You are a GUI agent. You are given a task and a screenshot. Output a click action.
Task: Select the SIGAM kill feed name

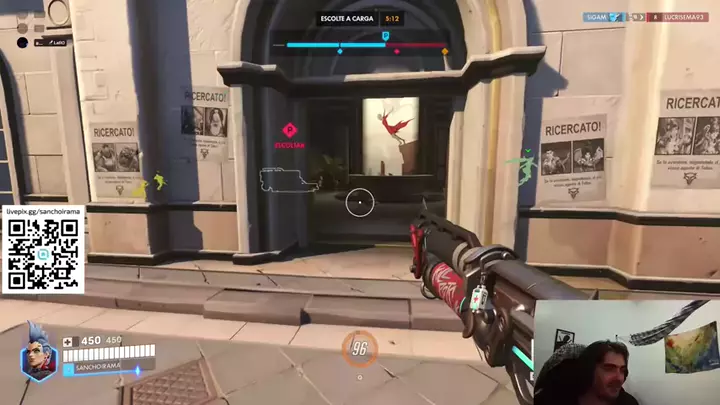pyautogui.click(x=597, y=17)
